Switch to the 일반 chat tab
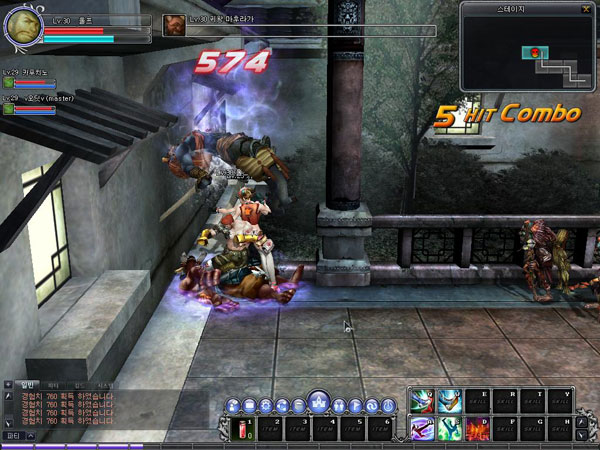 [28, 384]
